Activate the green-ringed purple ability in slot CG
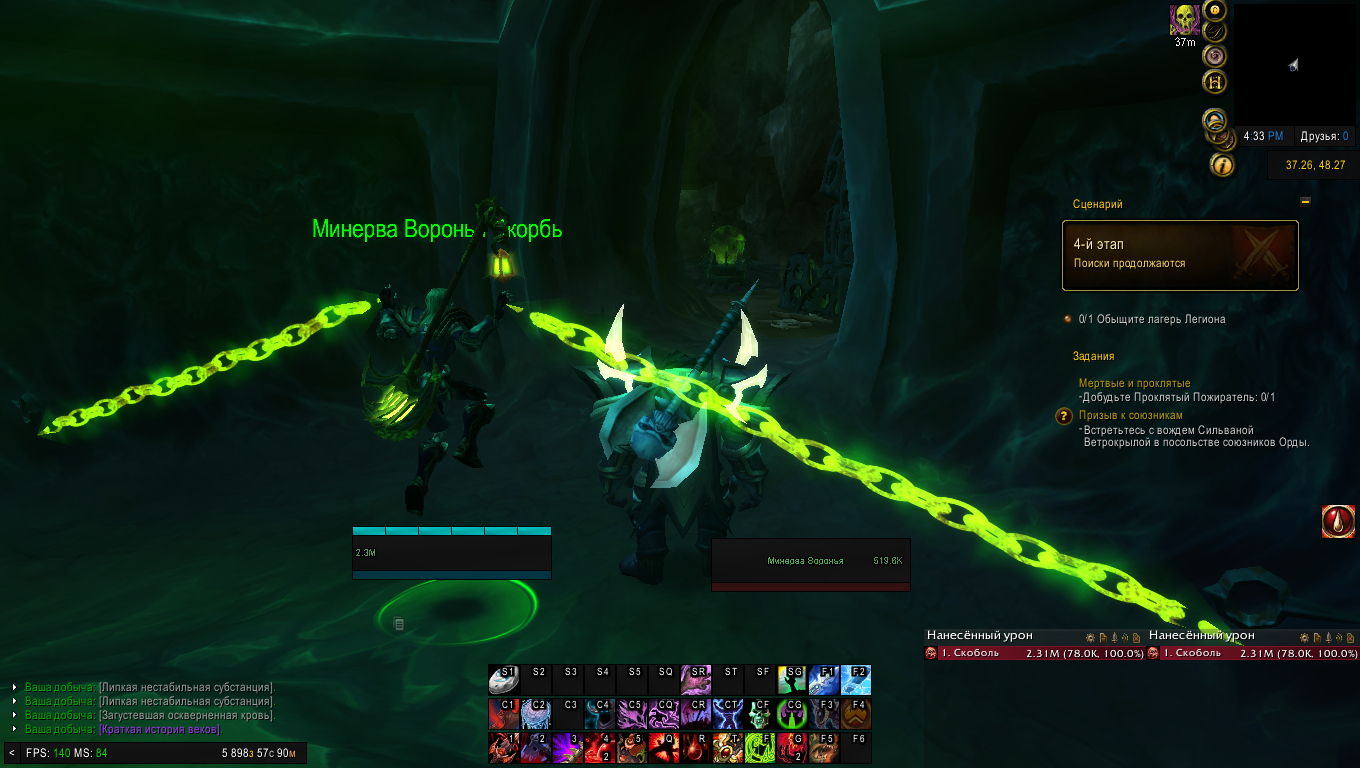This screenshot has width=1360, height=768. tap(792, 713)
